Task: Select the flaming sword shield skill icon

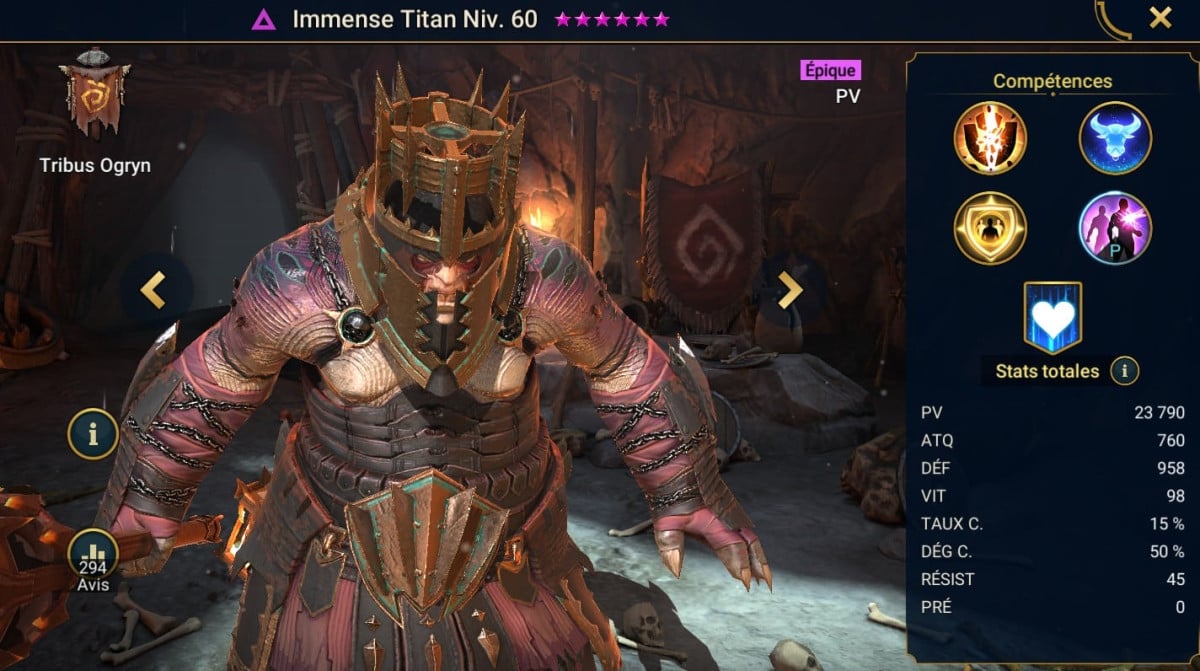Action: (x=990, y=138)
